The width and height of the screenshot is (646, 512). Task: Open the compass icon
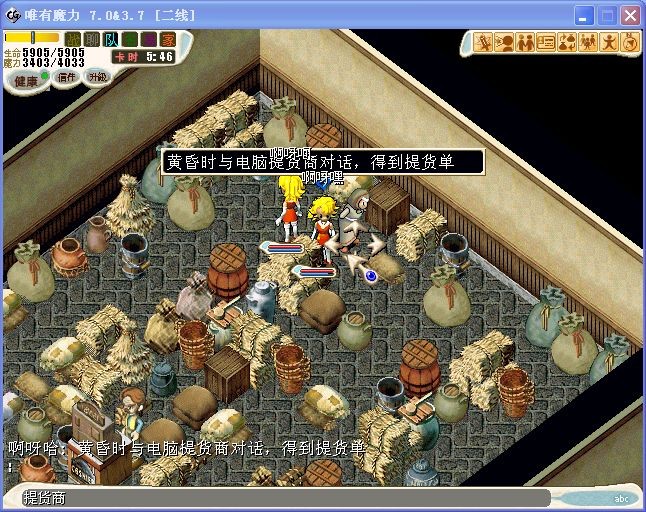coord(629,43)
